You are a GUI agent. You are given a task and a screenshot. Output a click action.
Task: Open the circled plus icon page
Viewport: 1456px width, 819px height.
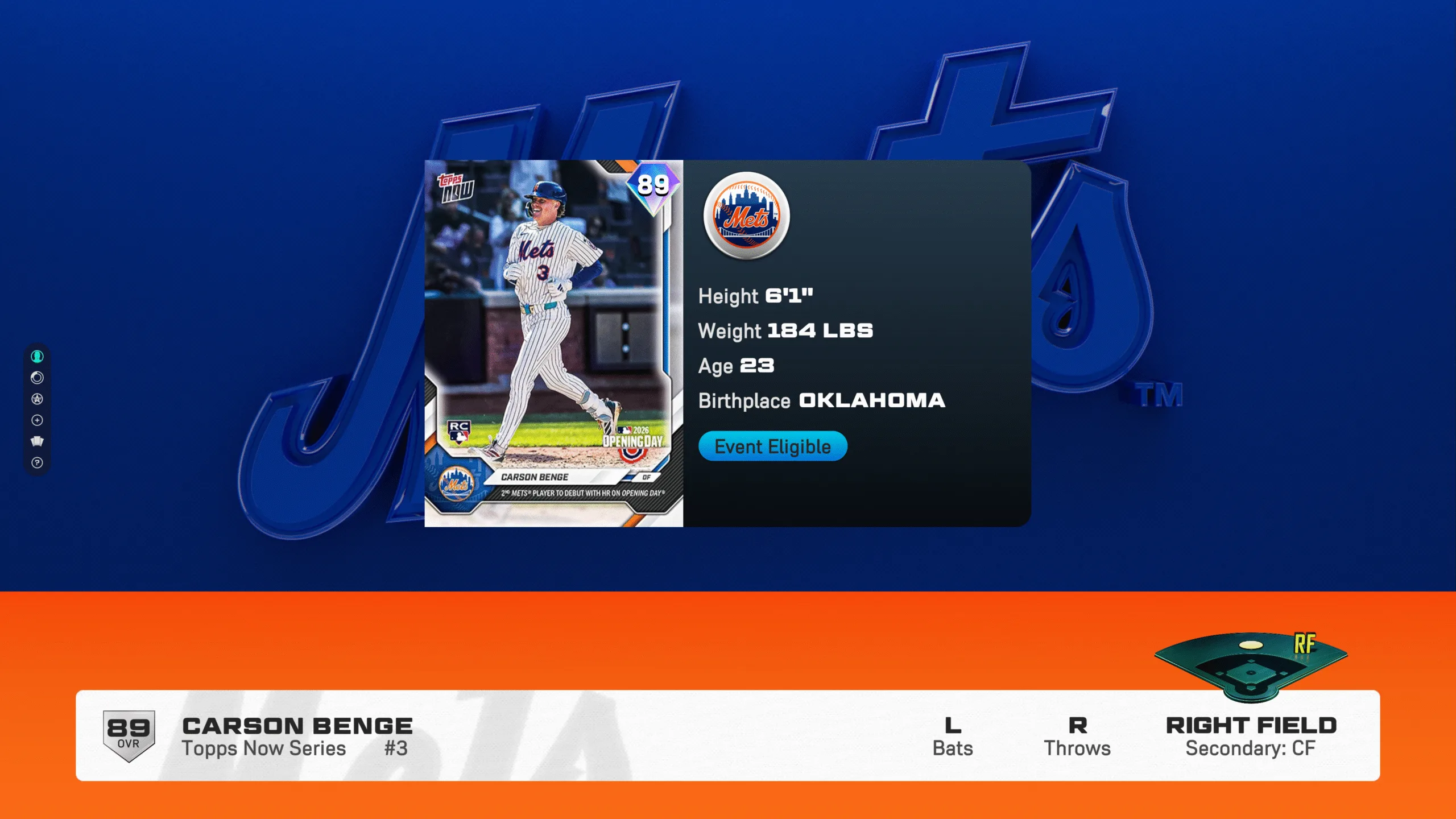click(37, 420)
